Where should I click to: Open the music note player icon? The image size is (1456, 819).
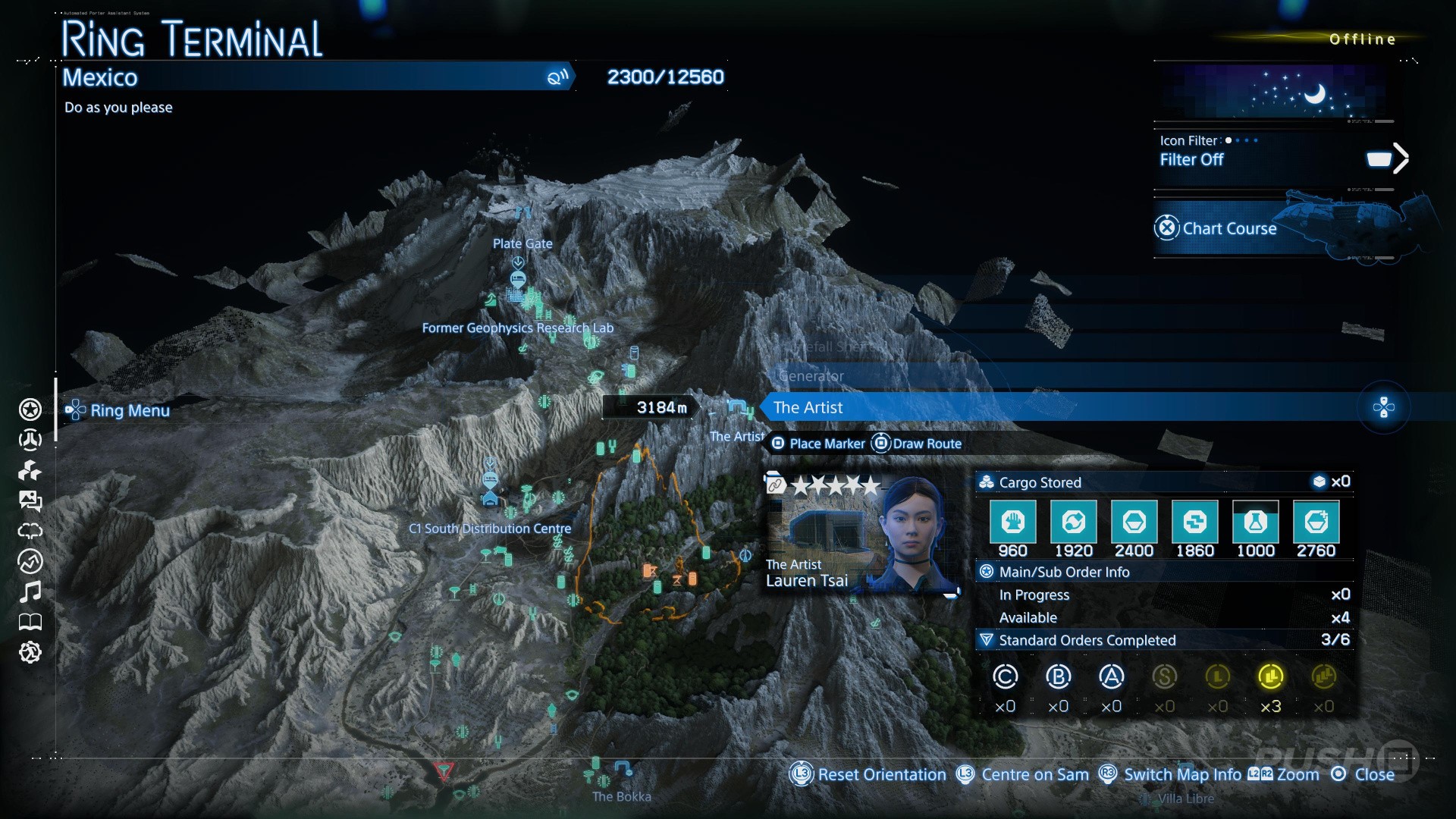[30, 591]
